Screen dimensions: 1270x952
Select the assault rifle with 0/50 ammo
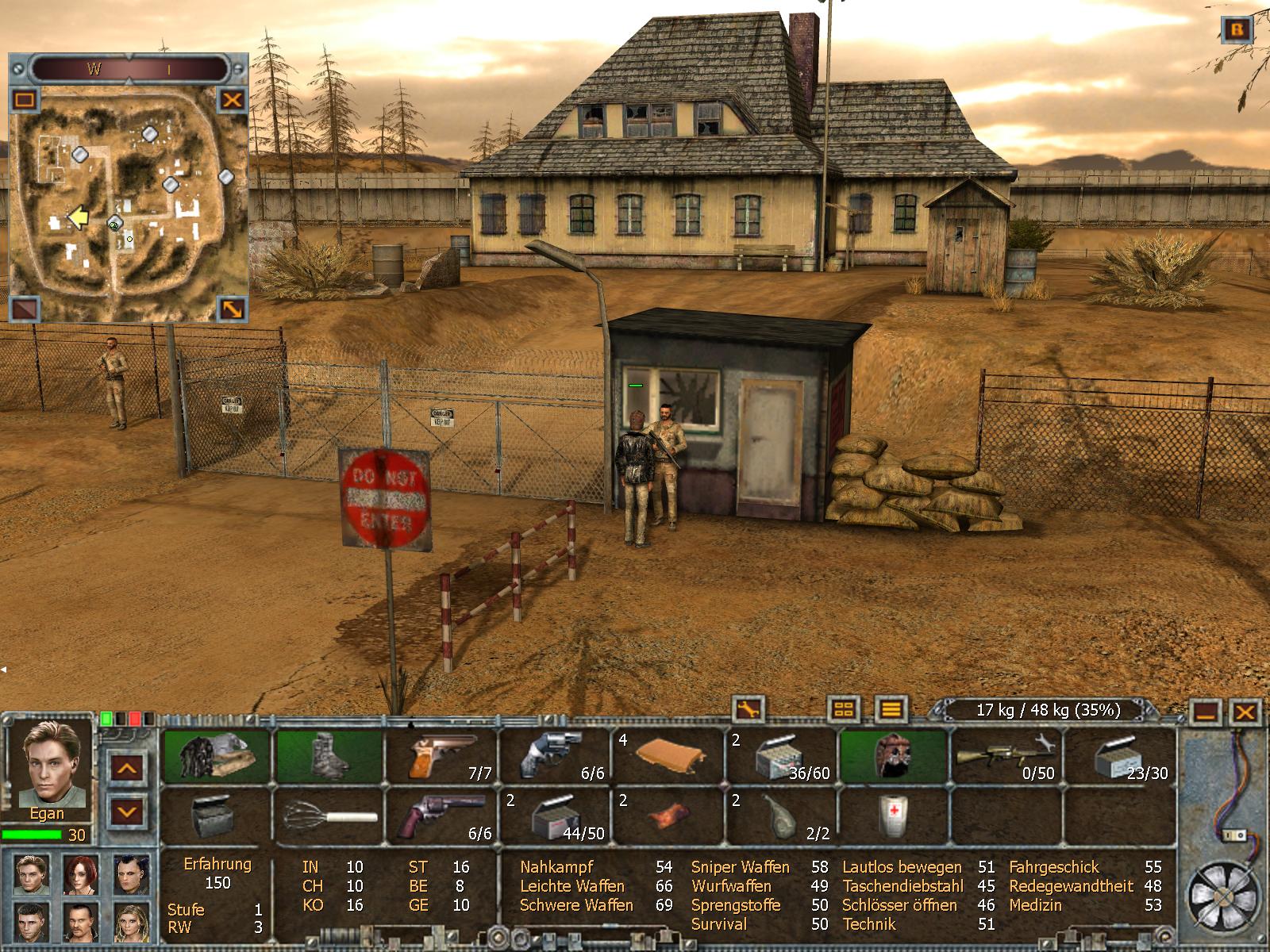point(1006,757)
